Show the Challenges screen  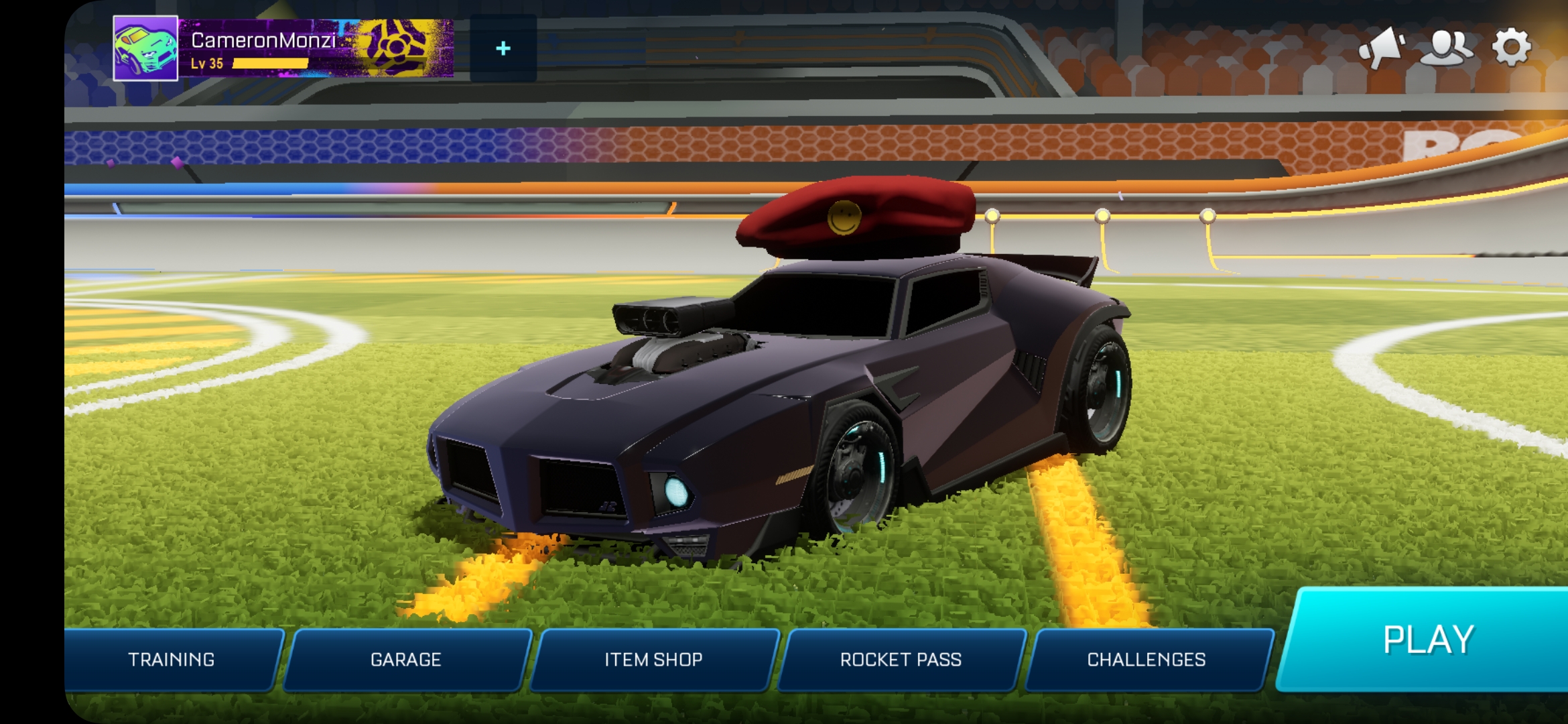[x=1147, y=660]
